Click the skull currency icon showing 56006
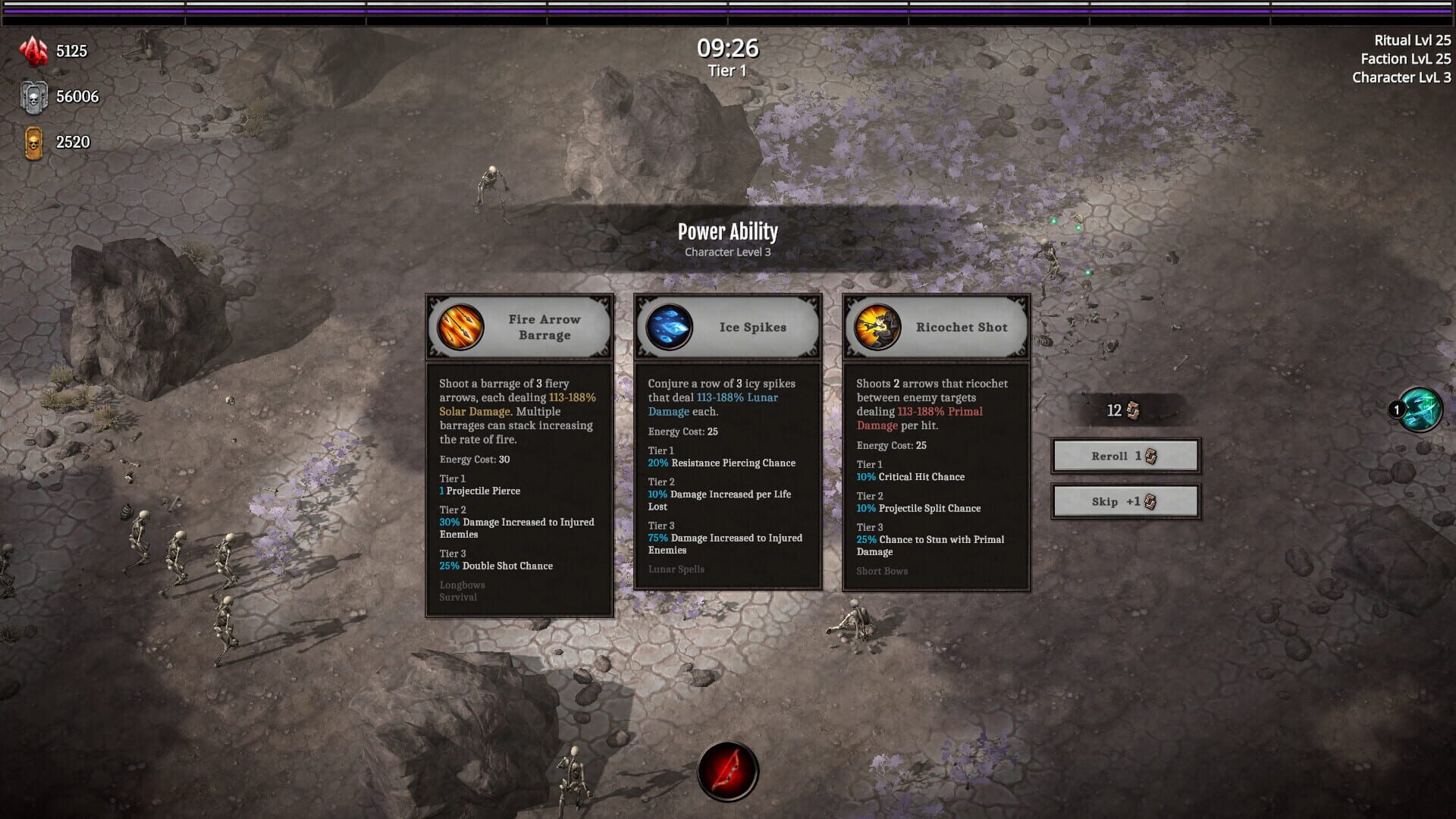Image resolution: width=1456 pixels, height=819 pixels. pyautogui.click(x=33, y=96)
